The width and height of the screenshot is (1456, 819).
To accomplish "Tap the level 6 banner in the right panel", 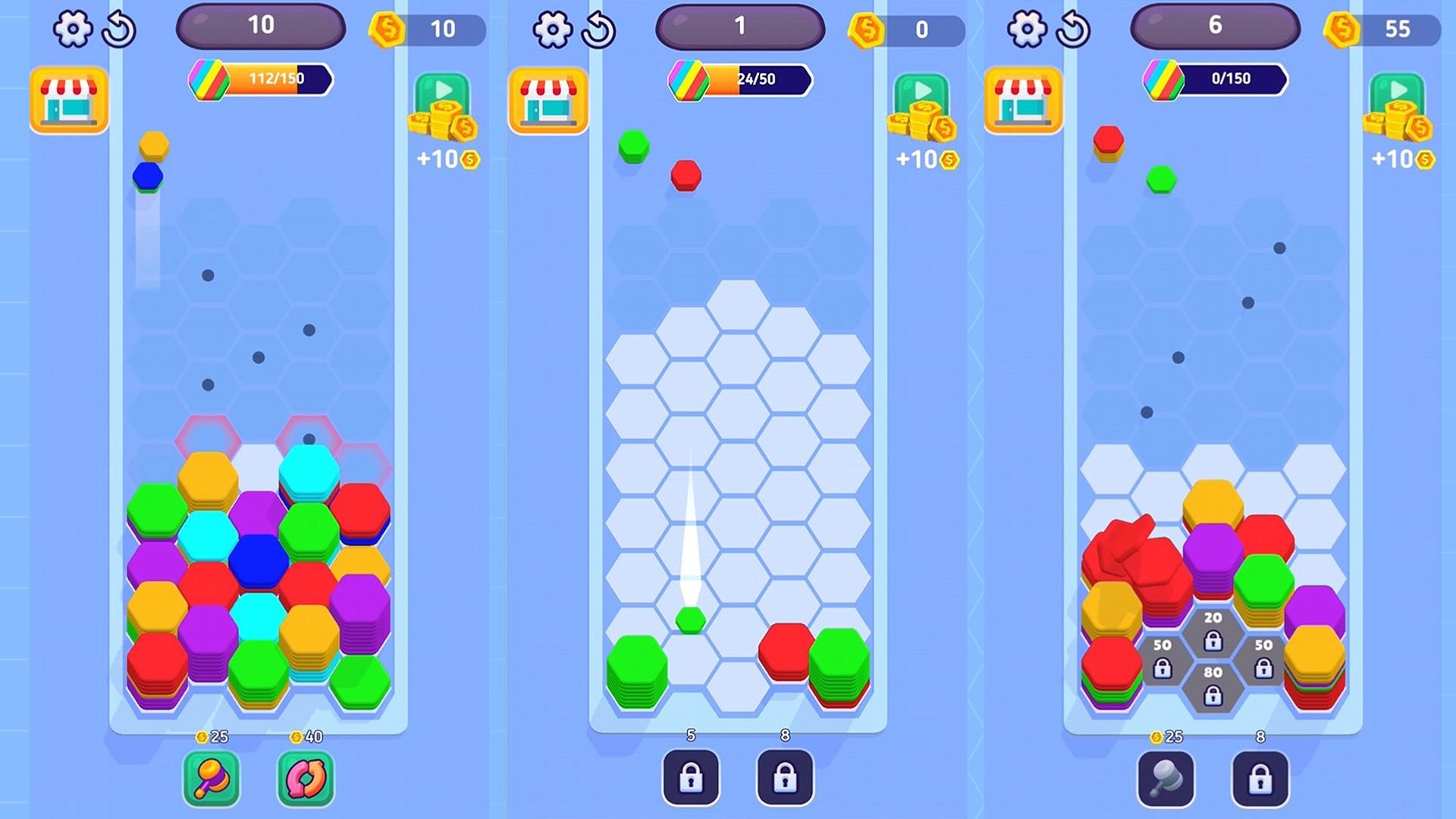I will (x=1213, y=27).
